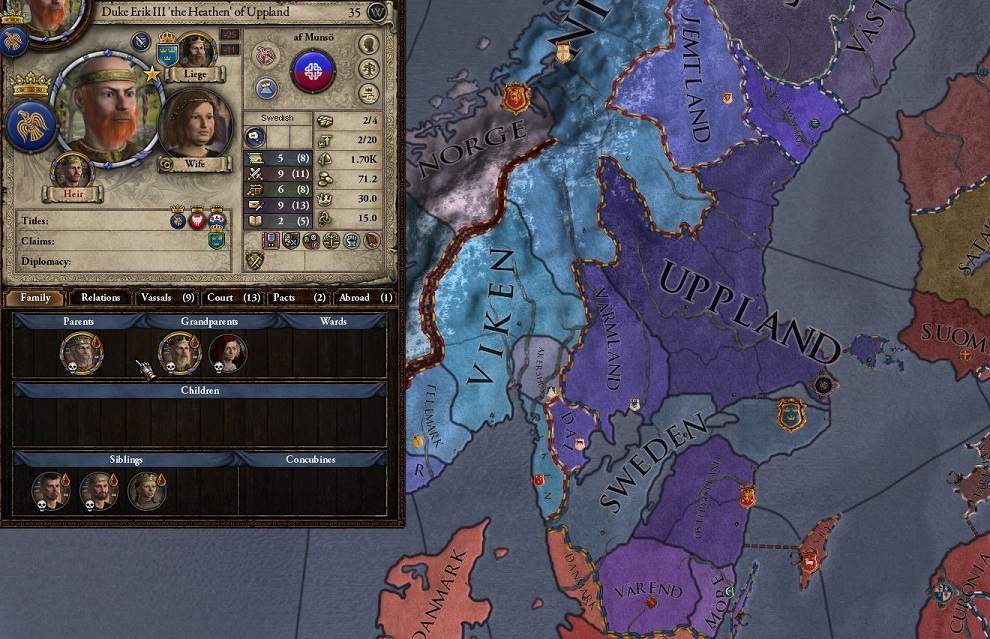990x639 pixels.
Task: Open the Relations tab
Action: point(100,297)
